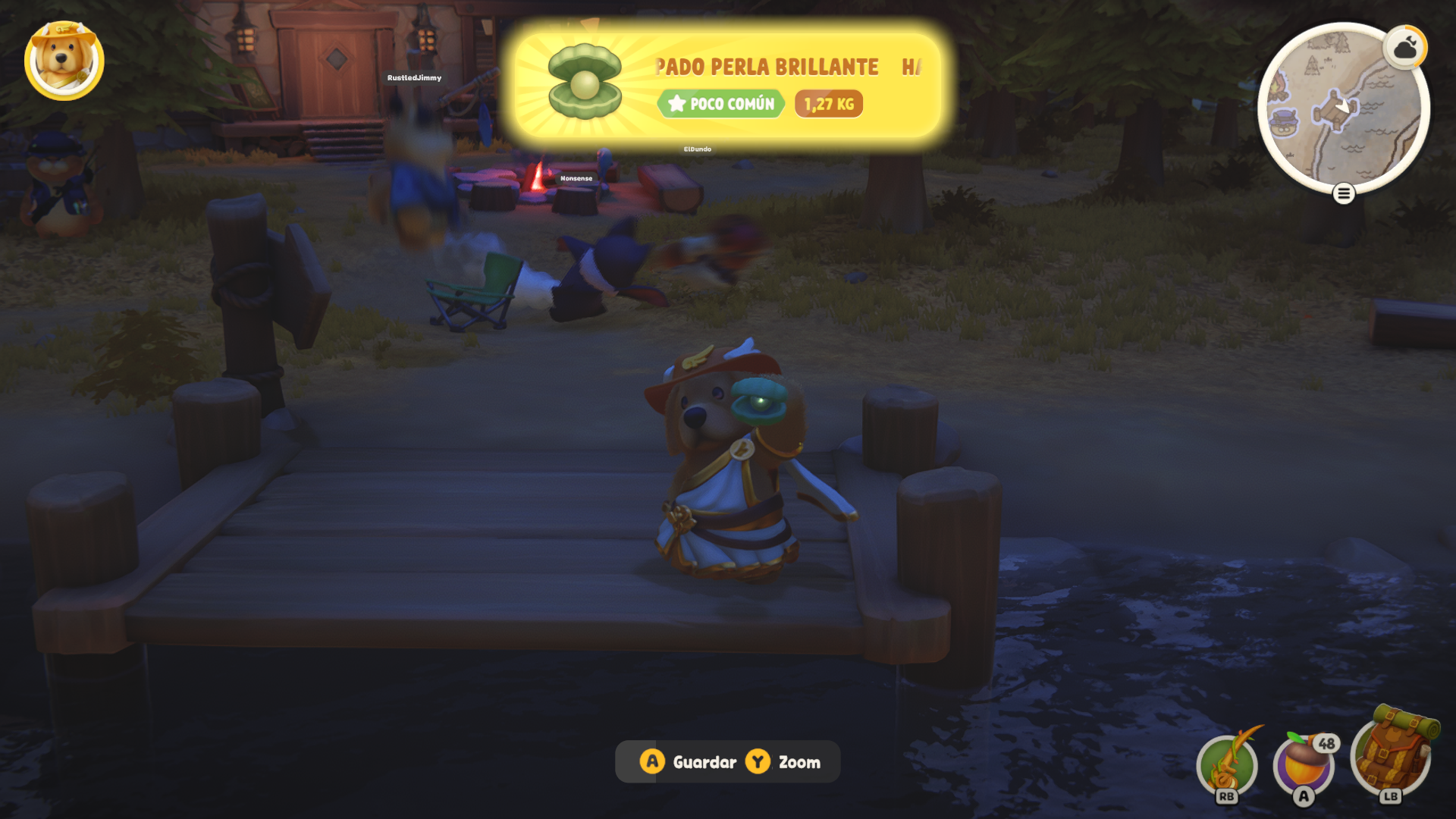1456x819 pixels.
Task: Click the Perla Brillante catch banner
Action: [728, 86]
